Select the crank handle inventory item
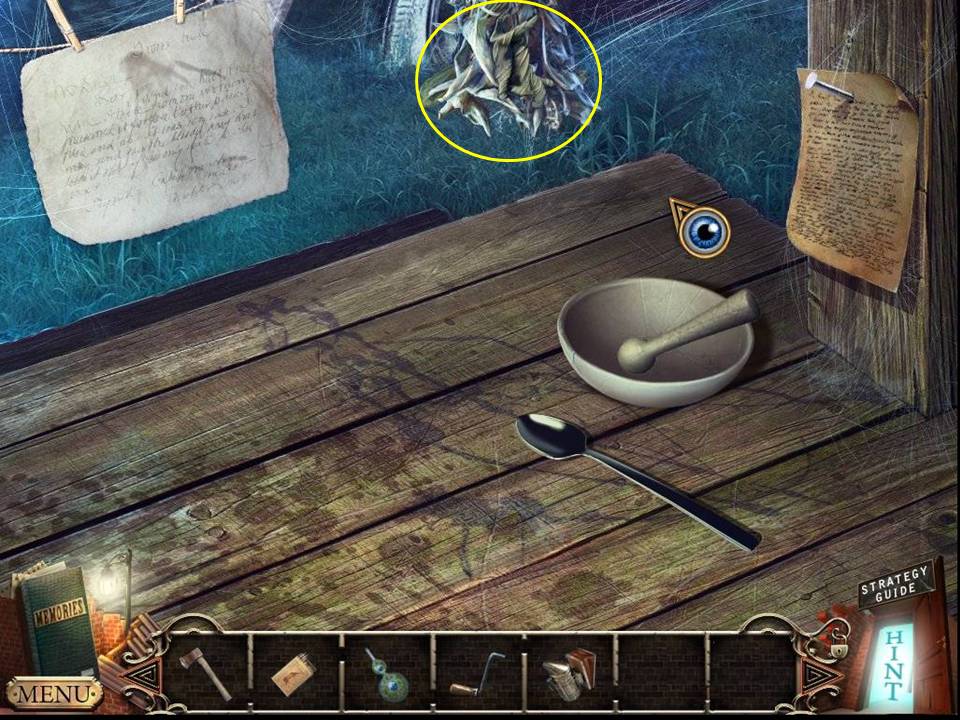960x720 pixels. [x=478, y=673]
